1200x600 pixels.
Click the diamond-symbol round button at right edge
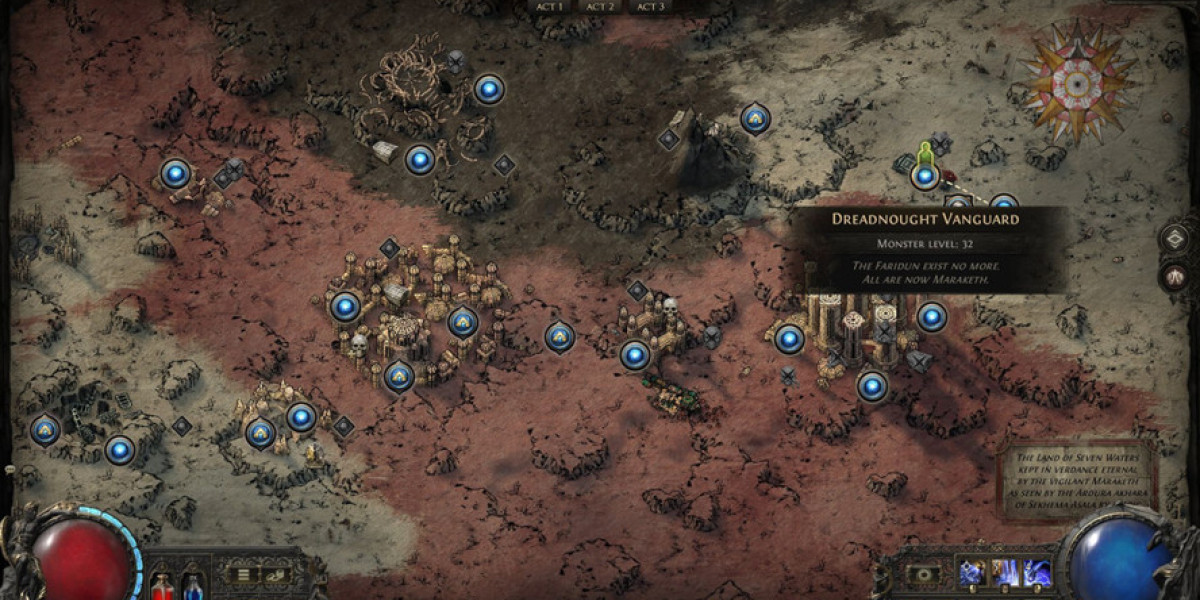point(1177,239)
